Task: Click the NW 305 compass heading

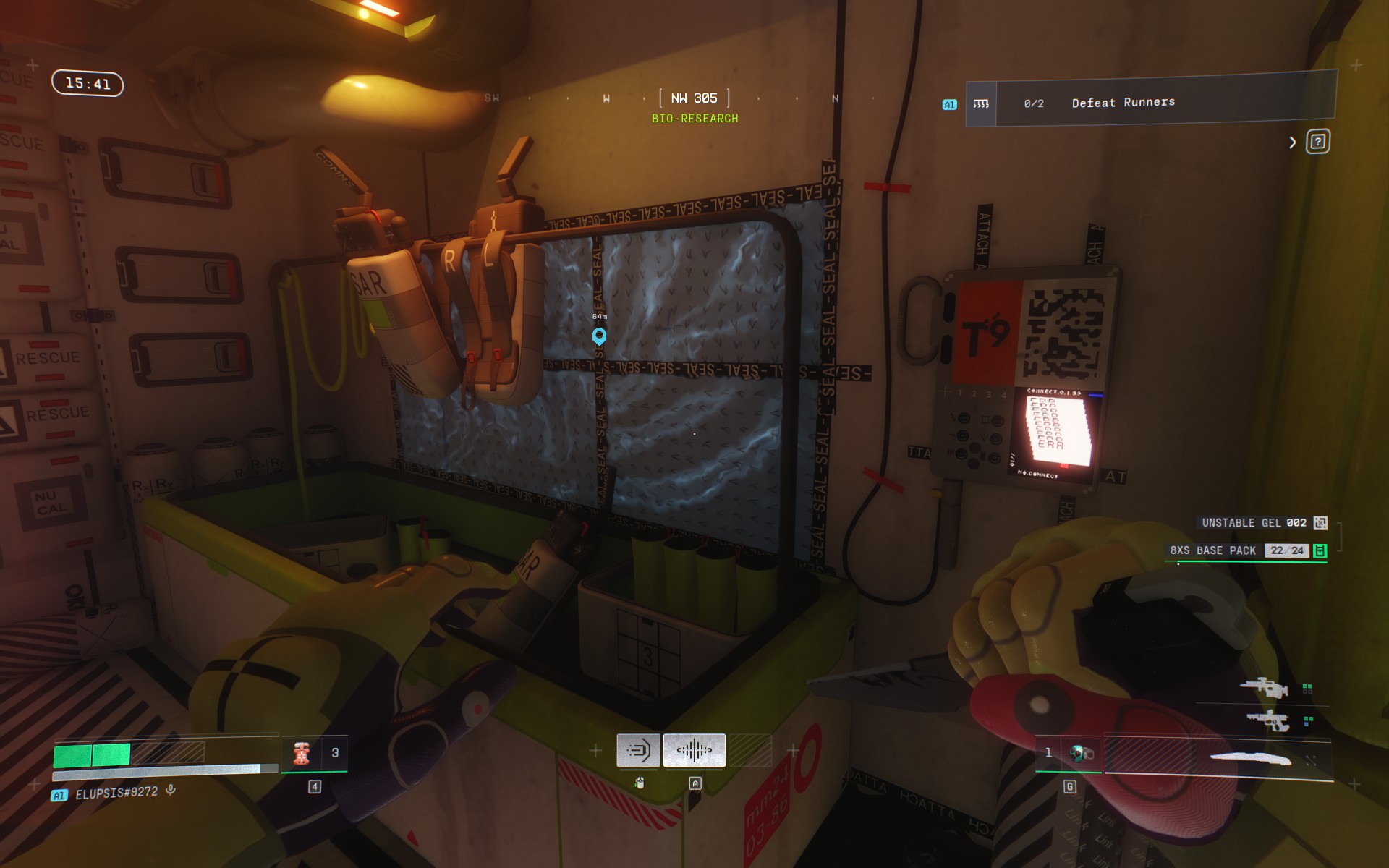Action: click(x=694, y=98)
